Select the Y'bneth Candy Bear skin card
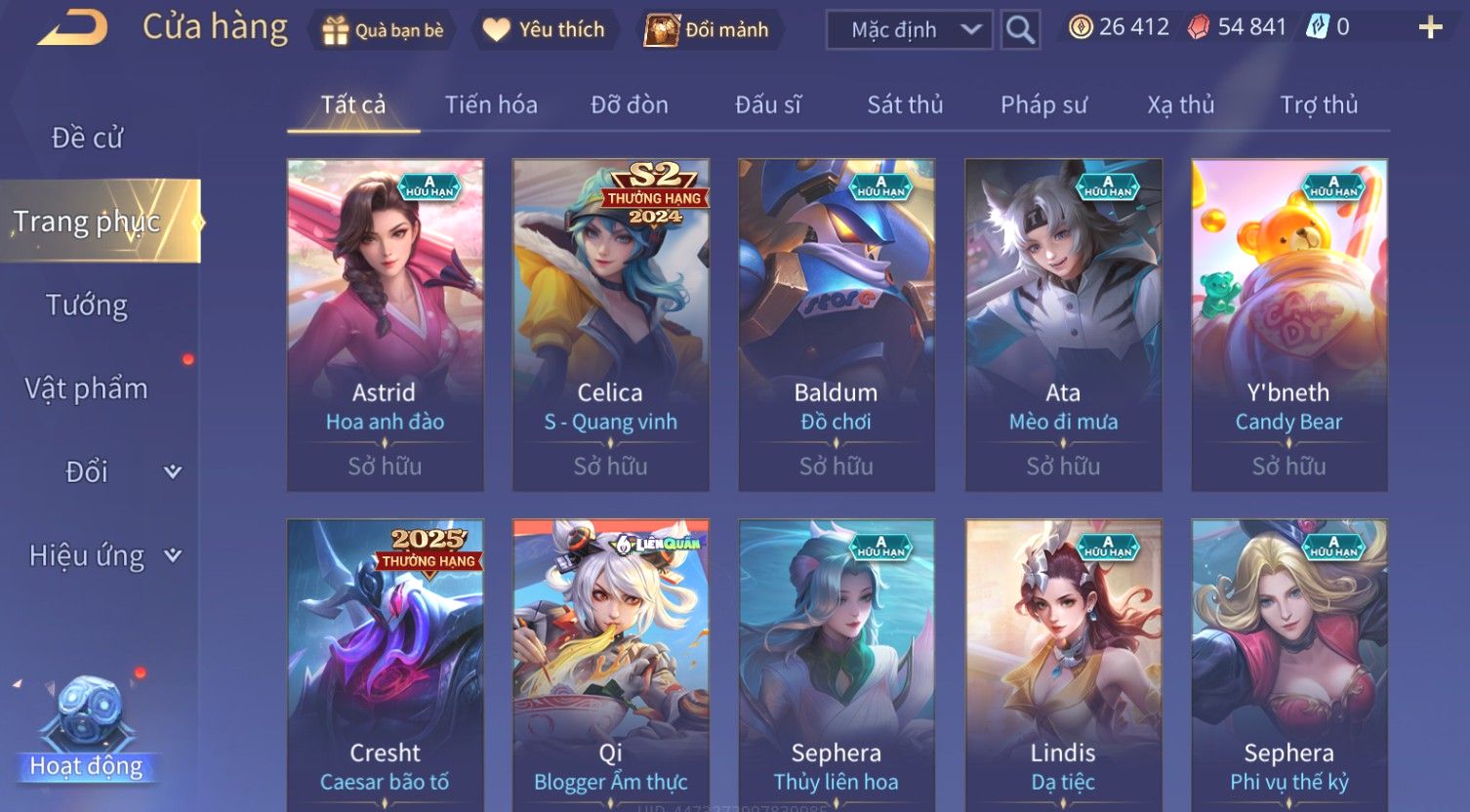Screen dimensions: 1470x812 (1288, 324)
